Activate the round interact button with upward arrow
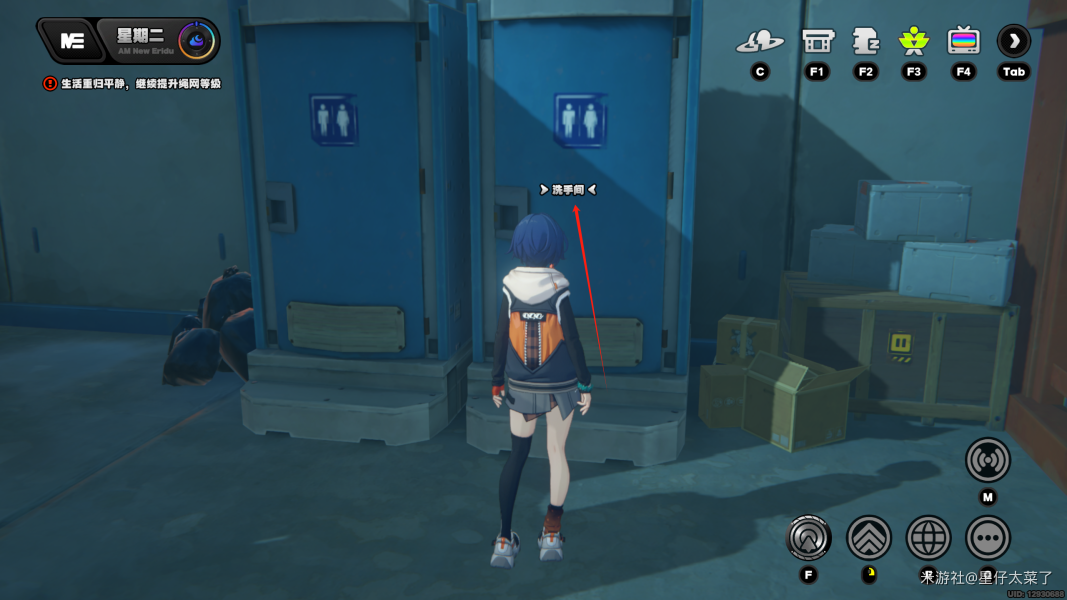This screenshot has width=1067, height=600. click(808, 538)
